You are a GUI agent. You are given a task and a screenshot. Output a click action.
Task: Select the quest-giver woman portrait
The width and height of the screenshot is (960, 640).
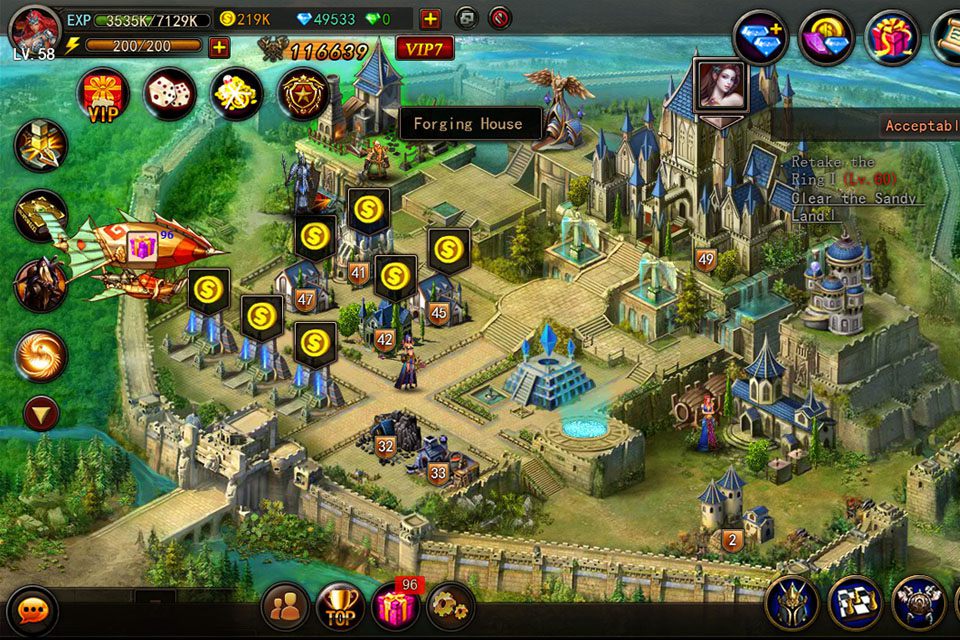[720, 86]
